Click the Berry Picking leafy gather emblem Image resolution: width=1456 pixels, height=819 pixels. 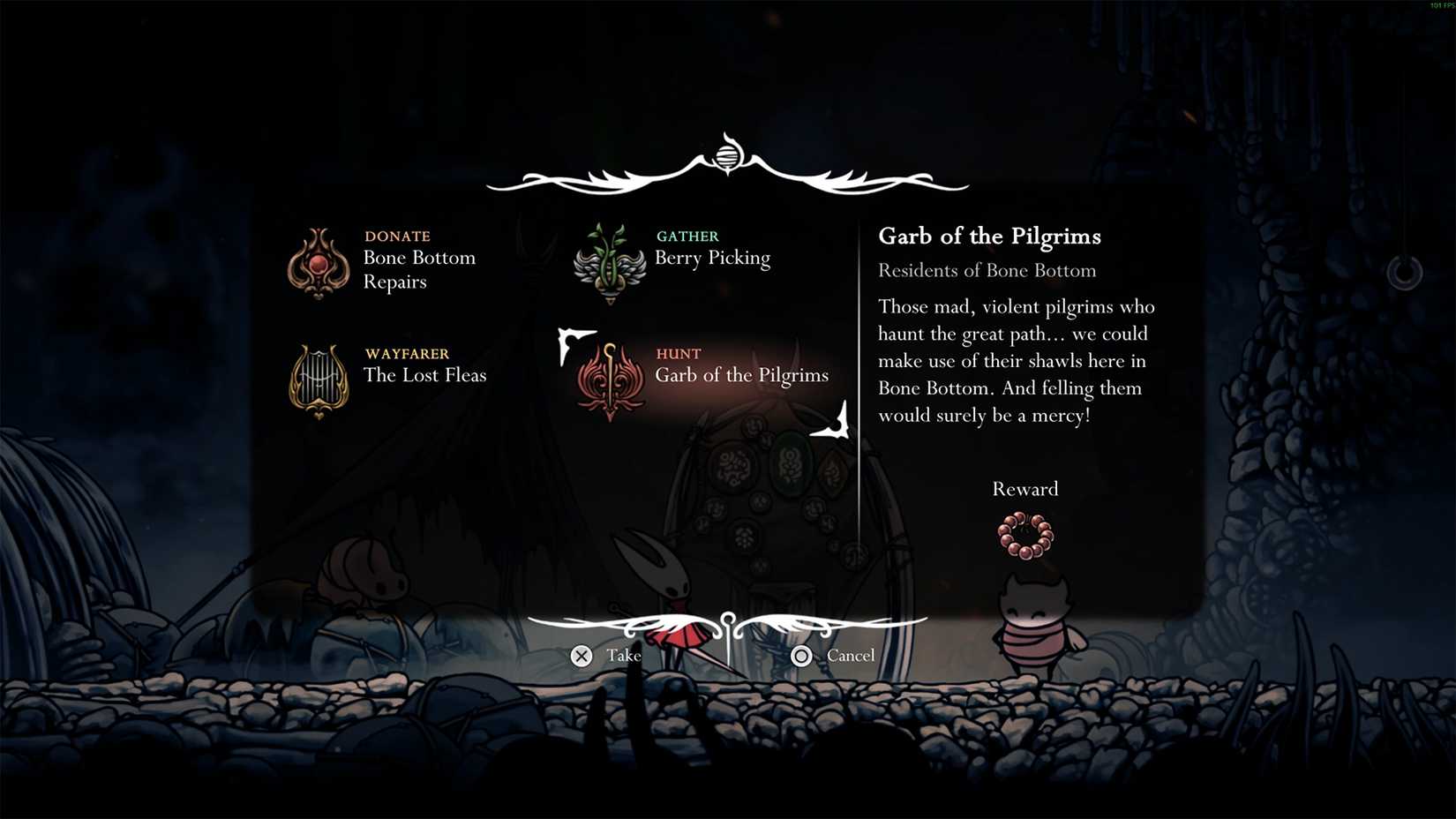click(609, 262)
